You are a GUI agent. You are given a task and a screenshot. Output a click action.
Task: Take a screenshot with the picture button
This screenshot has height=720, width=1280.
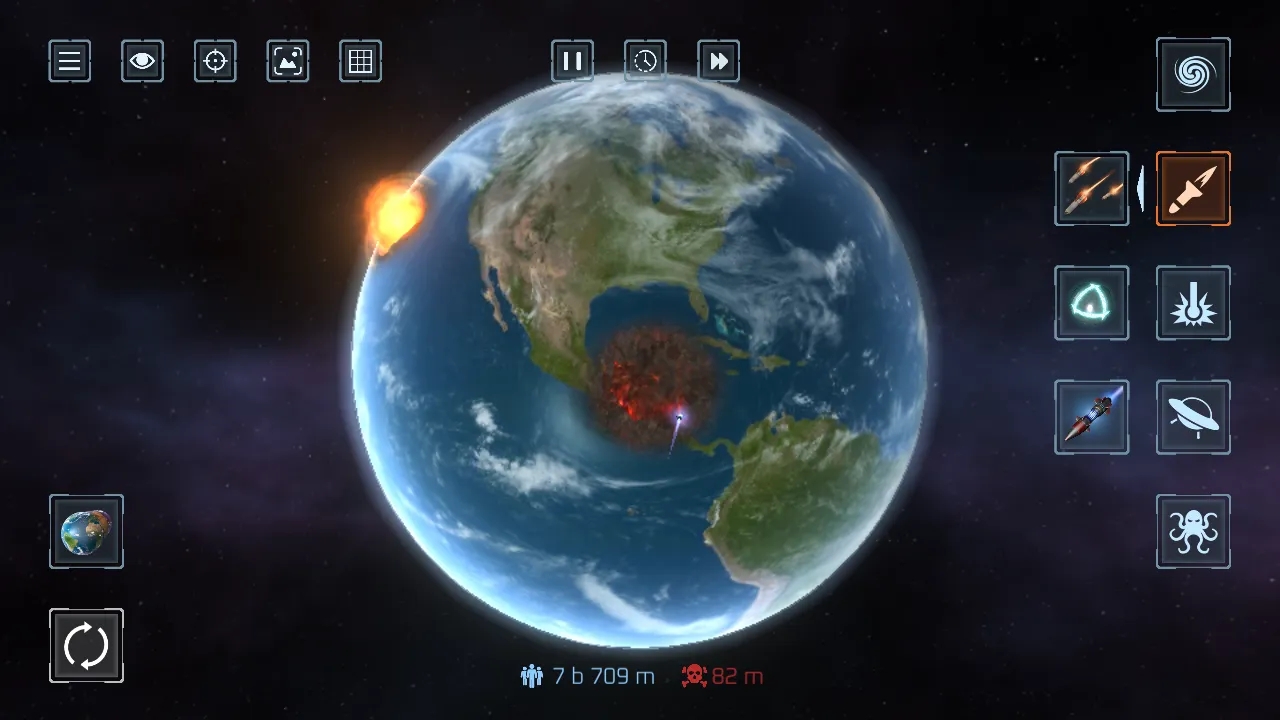pos(288,61)
